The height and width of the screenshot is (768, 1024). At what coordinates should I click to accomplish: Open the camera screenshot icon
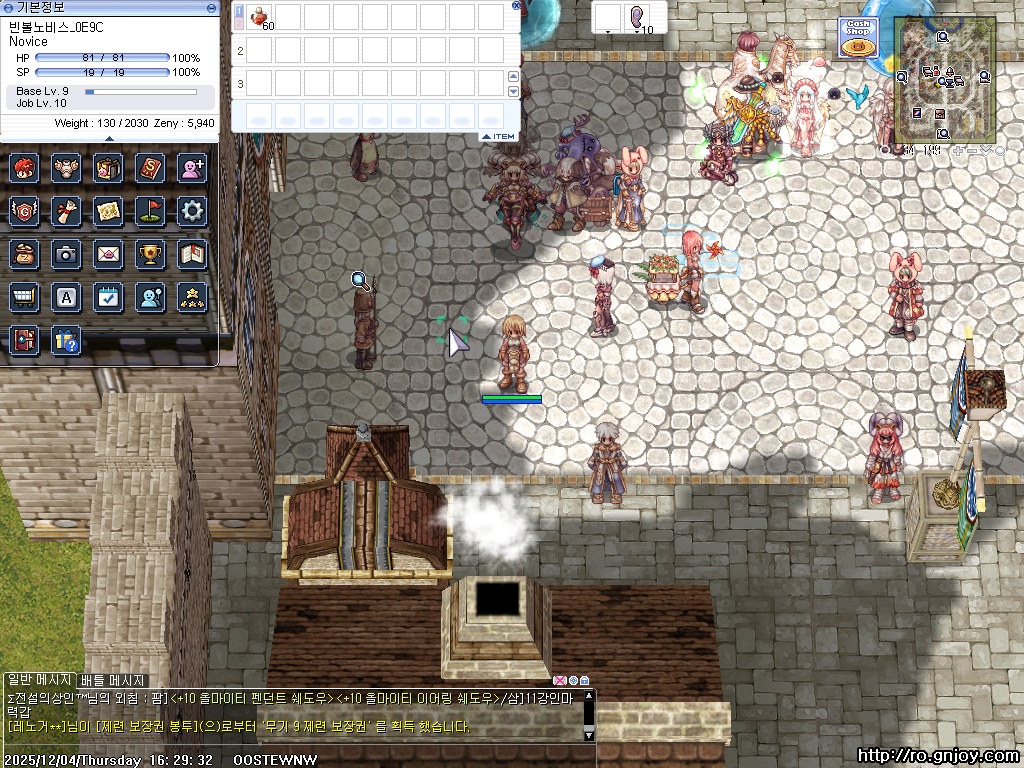click(x=66, y=254)
